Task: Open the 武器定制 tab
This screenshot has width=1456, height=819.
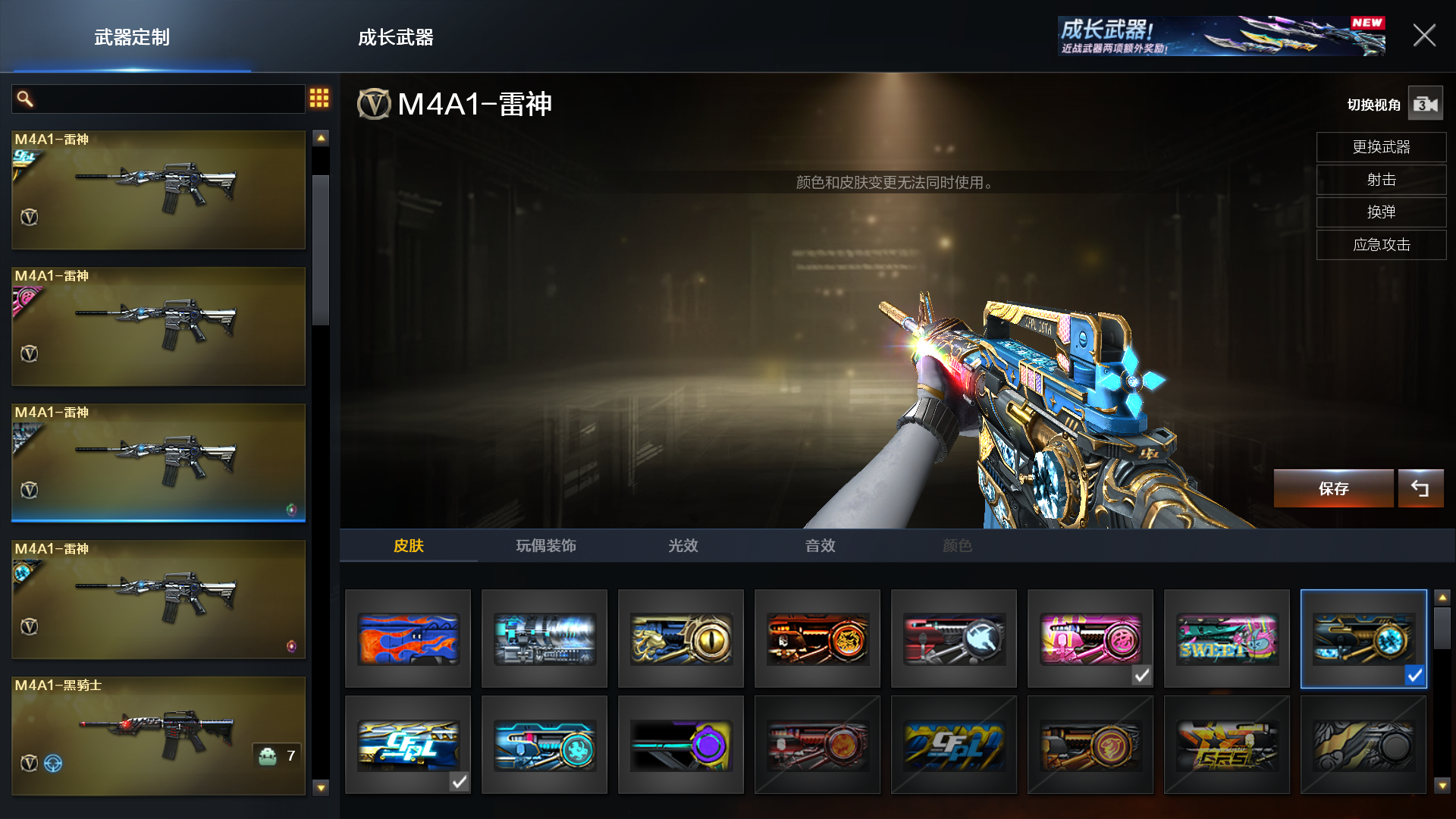Action: [x=132, y=37]
